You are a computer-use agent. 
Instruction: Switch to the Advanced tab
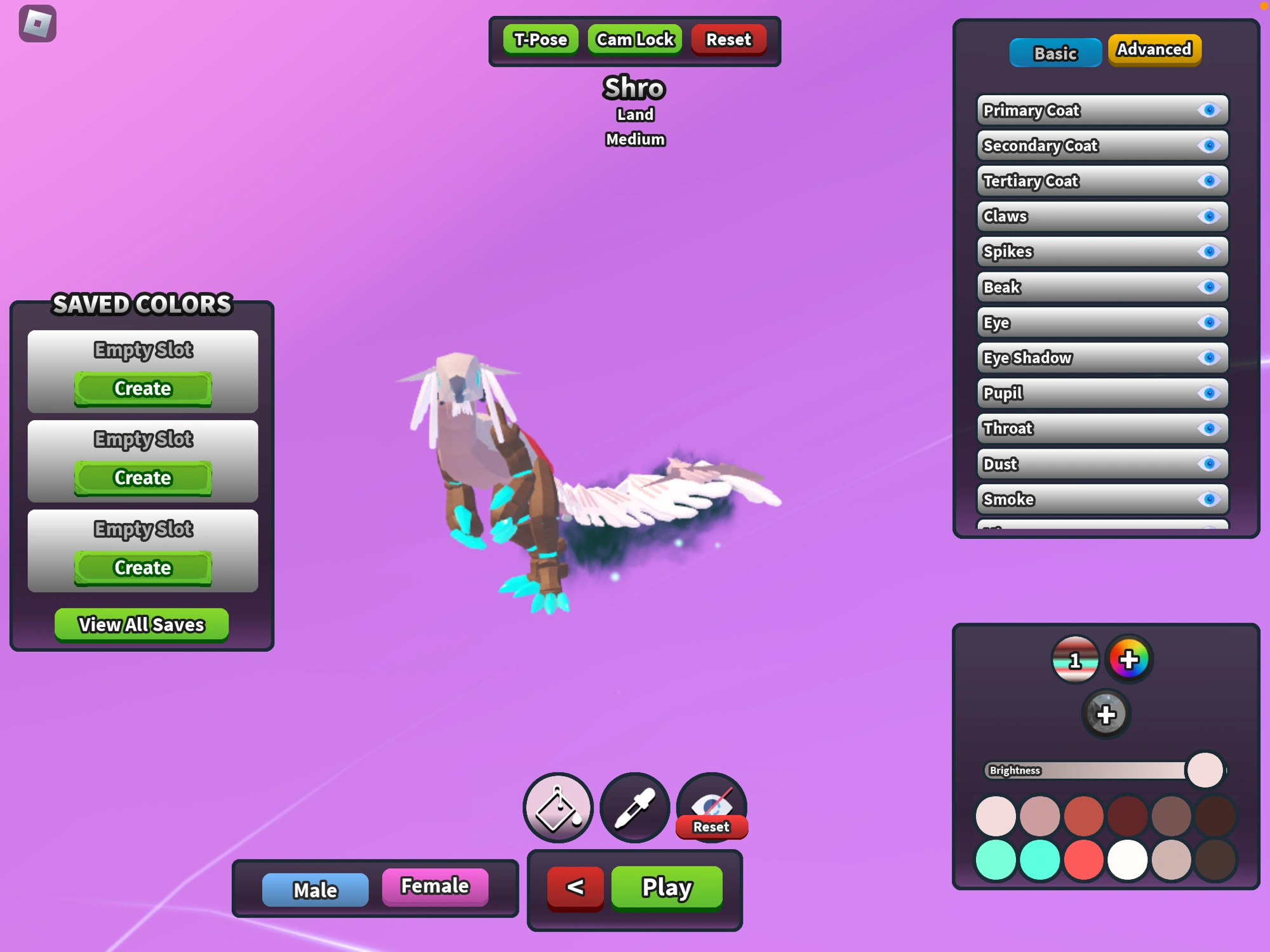coord(1153,49)
